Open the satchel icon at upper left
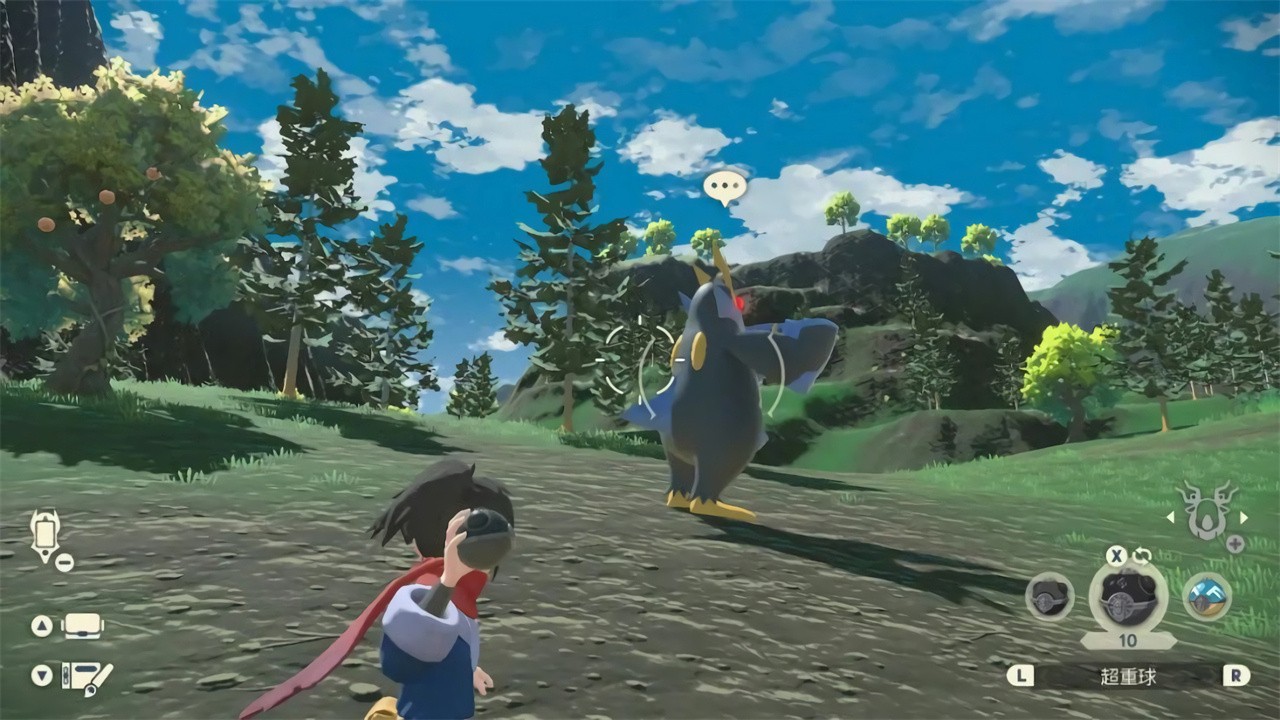This screenshot has width=1280, height=720. click(x=45, y=532)
